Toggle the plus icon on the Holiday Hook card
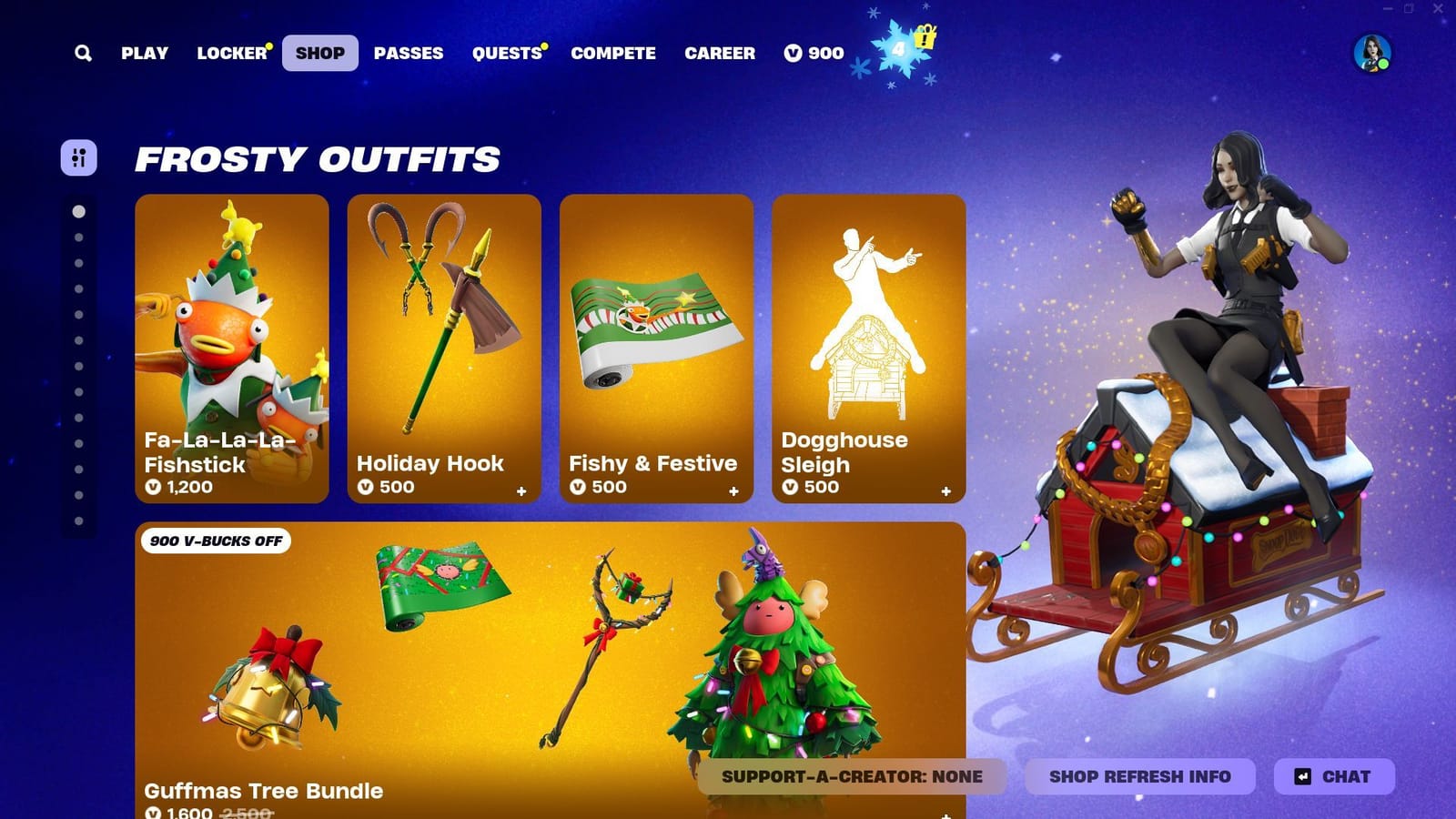The height and width of the screenshot is (819, 1456). (521, 490)
